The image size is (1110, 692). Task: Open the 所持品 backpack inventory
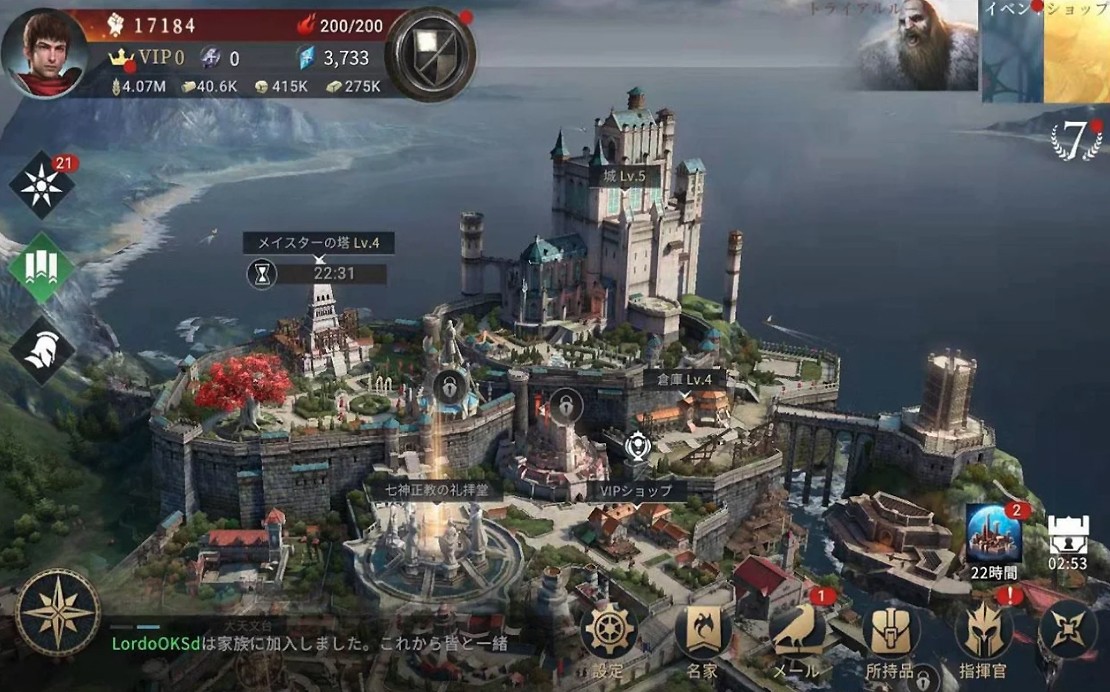[x=890, y=632]
